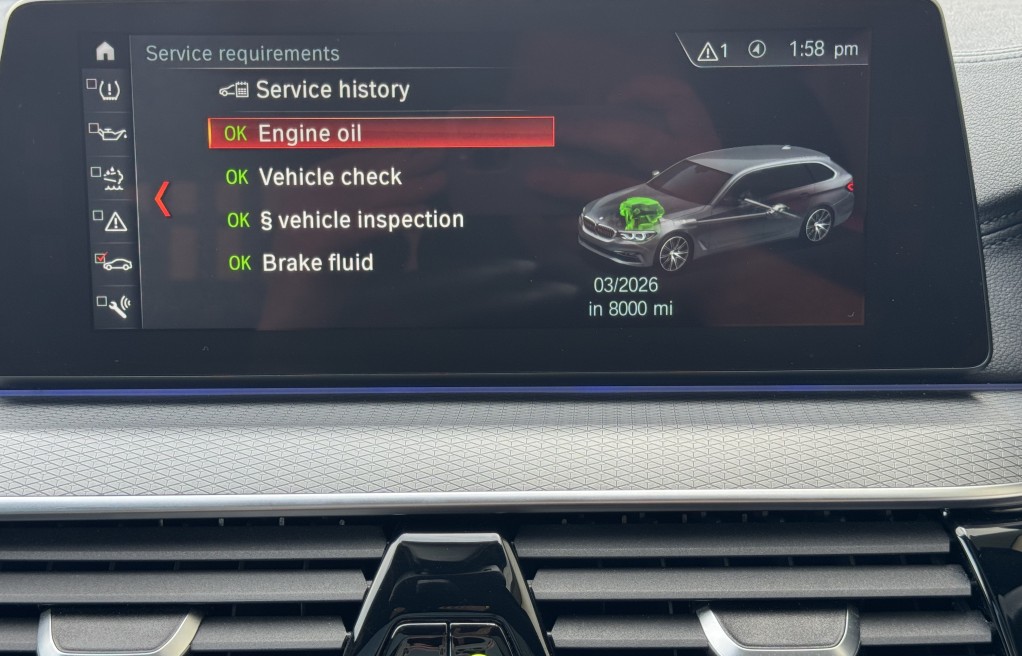Select the Engine oil service item

click(380, 133)
